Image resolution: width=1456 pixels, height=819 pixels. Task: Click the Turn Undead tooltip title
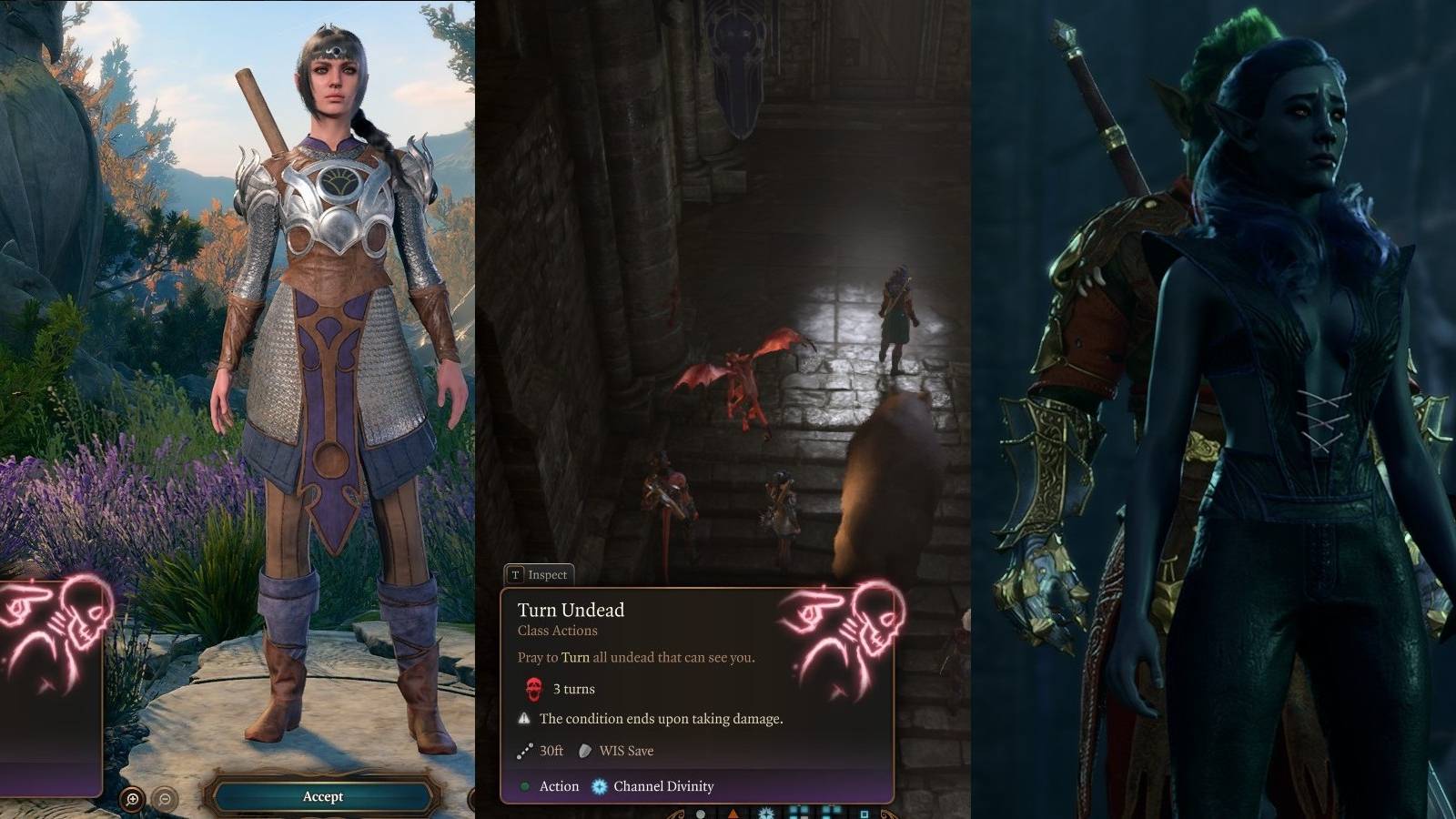(571, 610)
